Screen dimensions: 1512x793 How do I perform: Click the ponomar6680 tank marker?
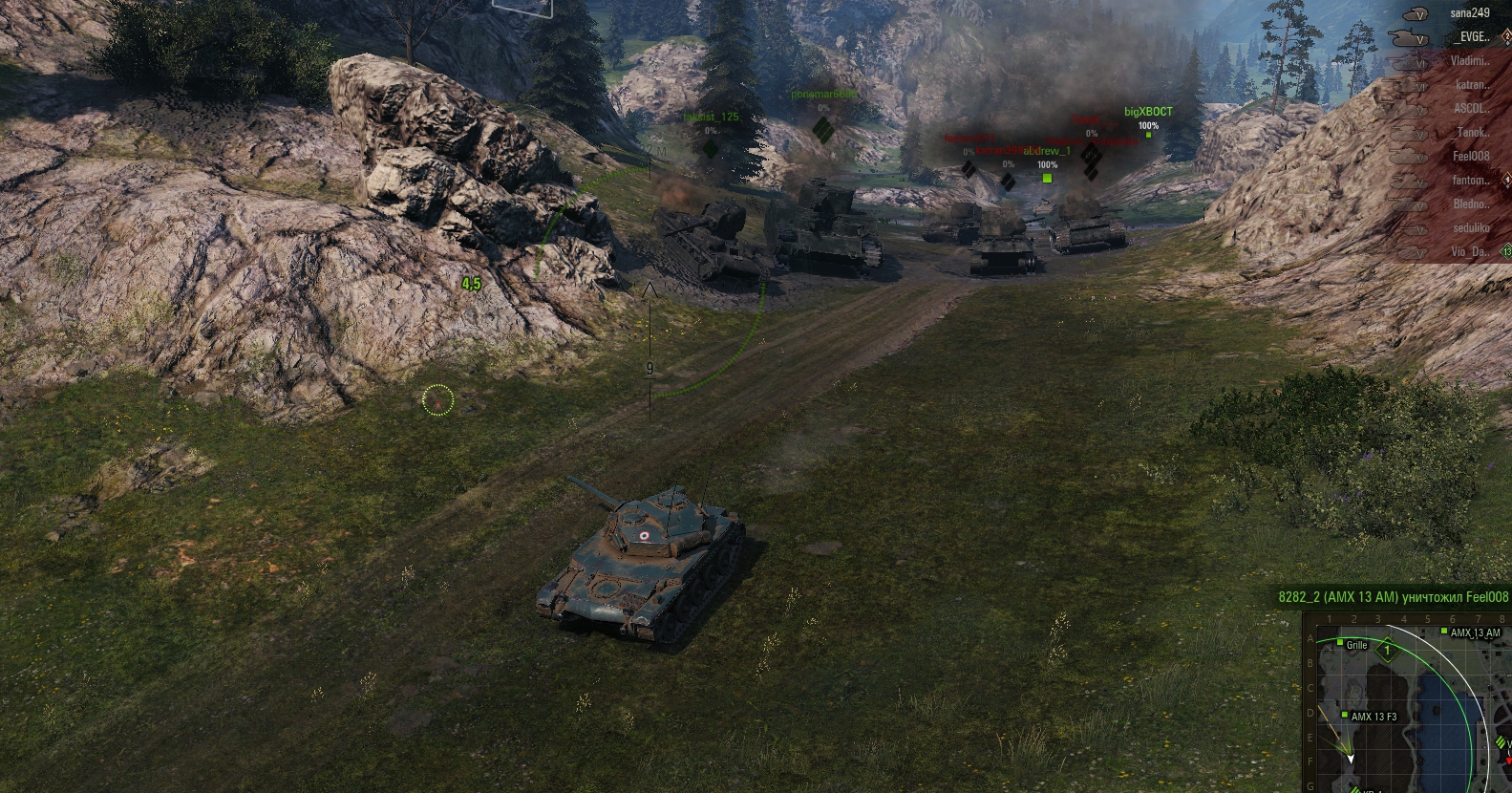[x=822, y=129]
